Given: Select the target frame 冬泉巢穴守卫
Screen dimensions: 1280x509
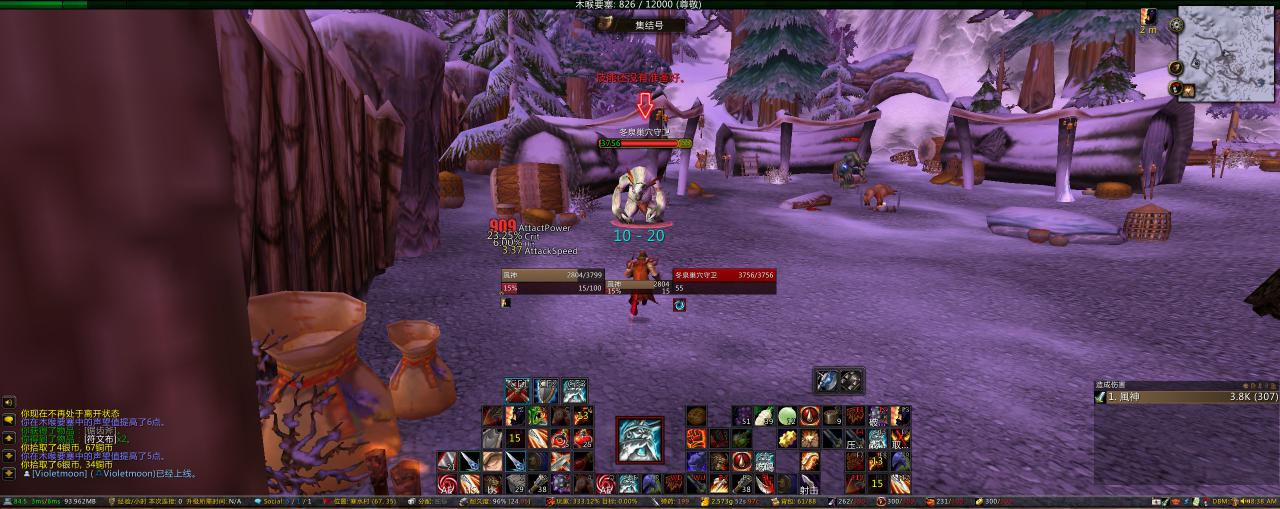Looking at the screenshot, I should coord(723,281).
